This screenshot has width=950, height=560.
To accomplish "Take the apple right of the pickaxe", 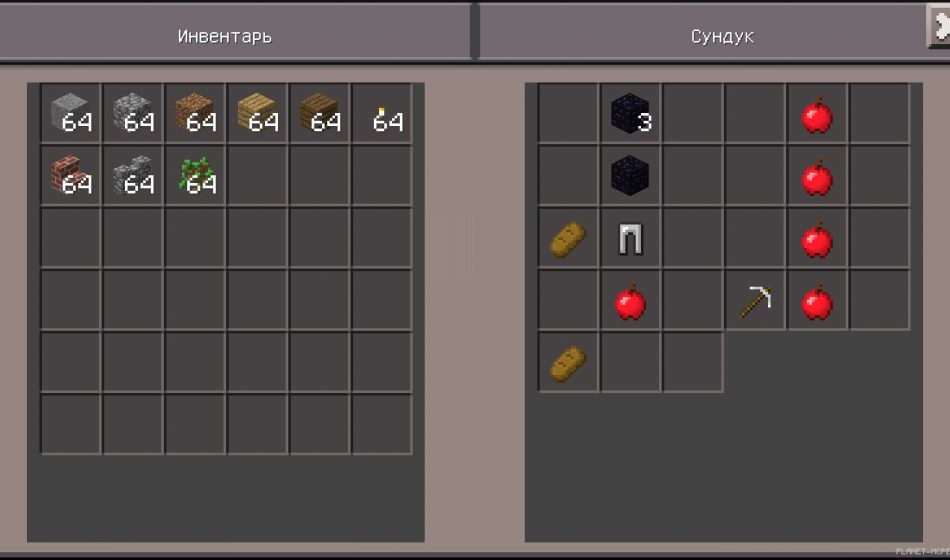I will (817, 300).
